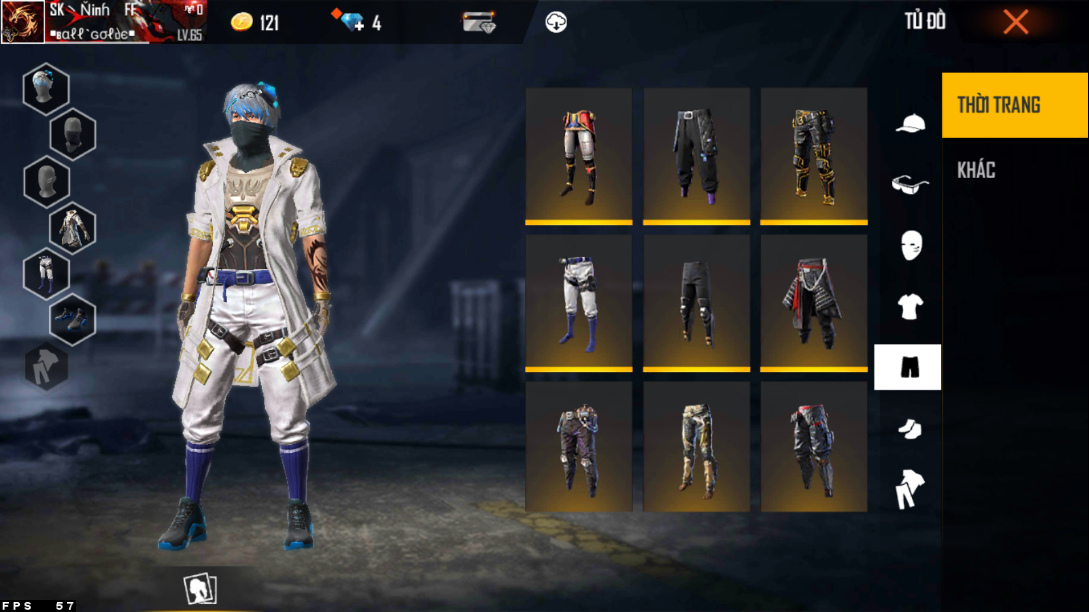Choose the full outfit set category
1089x612 pixels.
coord(909,489)
